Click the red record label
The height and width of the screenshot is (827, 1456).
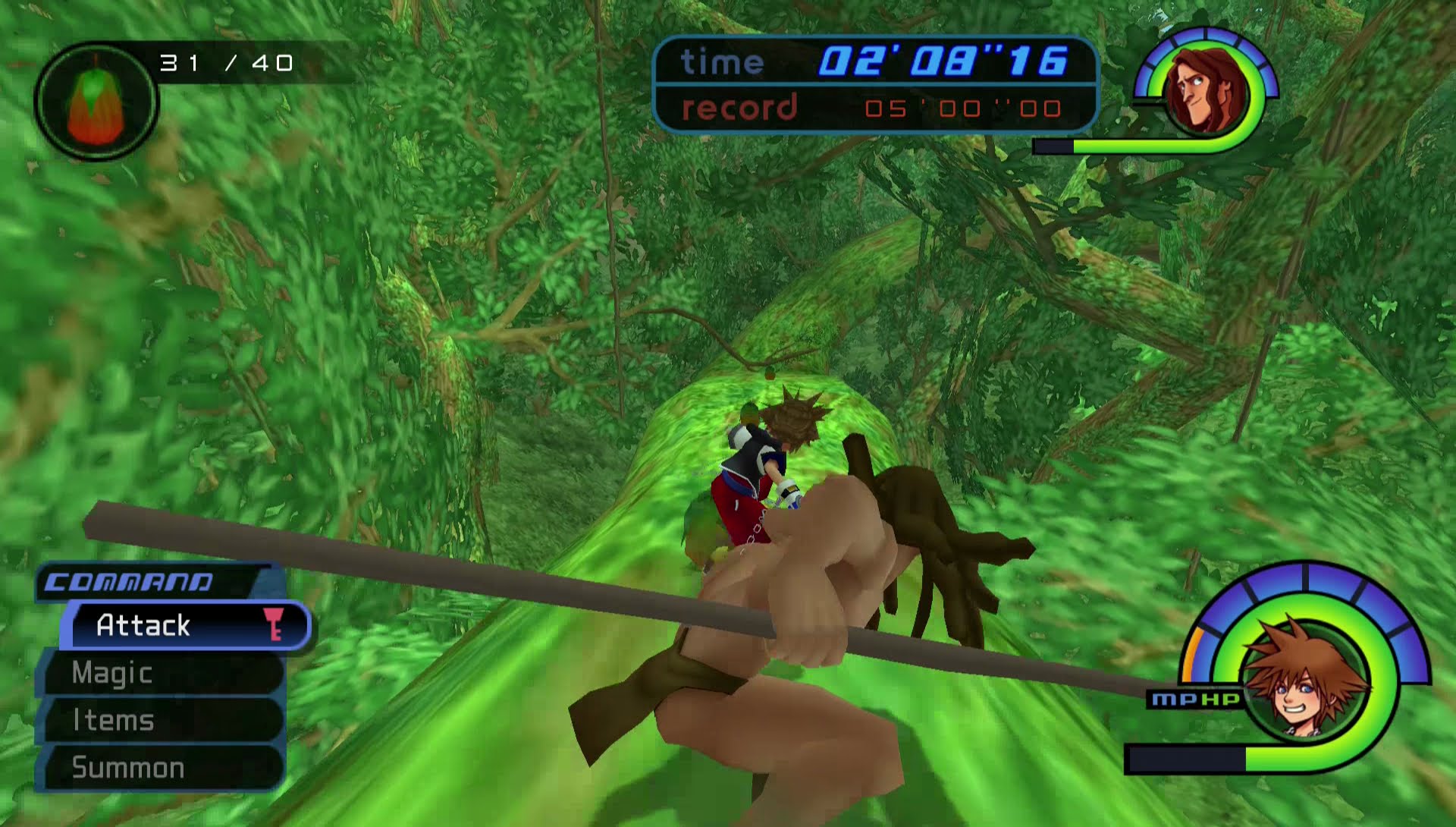(x=739, y=108)
